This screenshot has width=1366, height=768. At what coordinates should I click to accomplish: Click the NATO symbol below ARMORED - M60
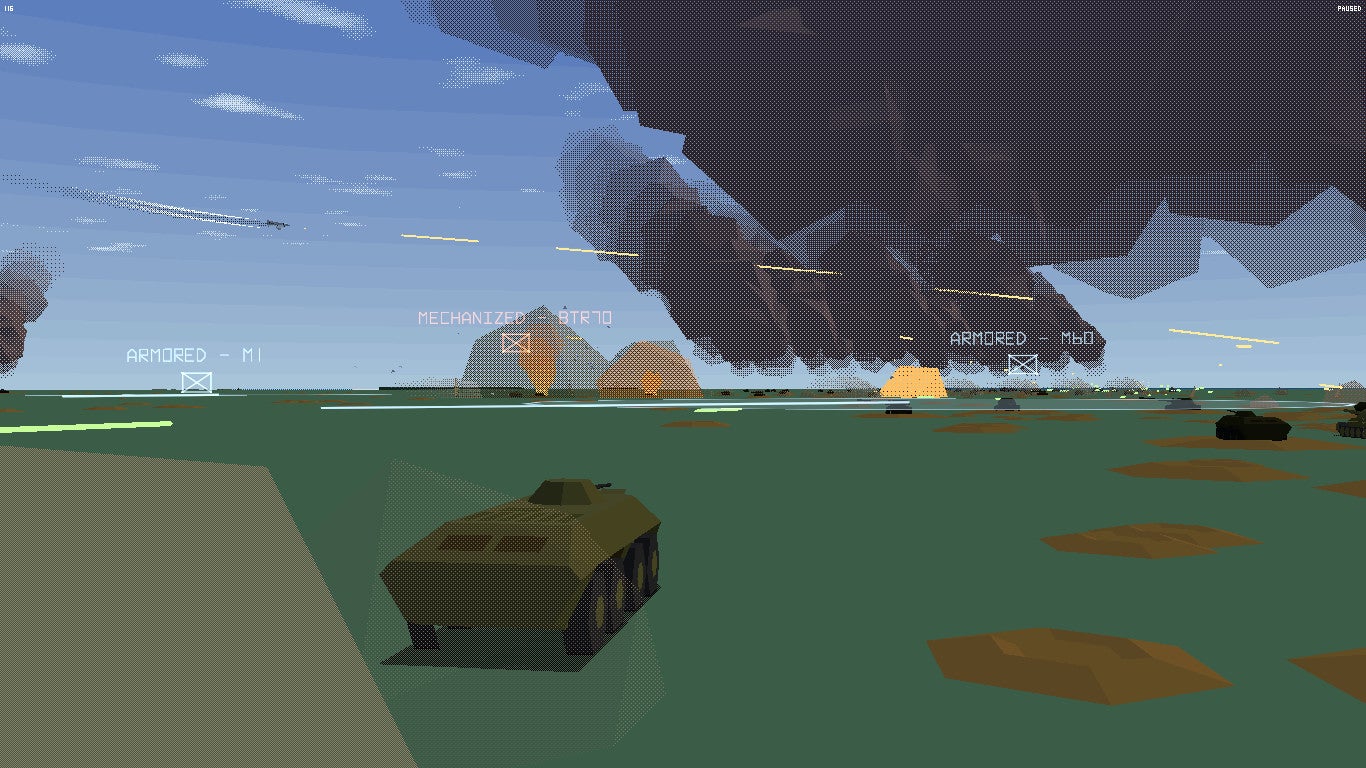tap(1023, 363)
